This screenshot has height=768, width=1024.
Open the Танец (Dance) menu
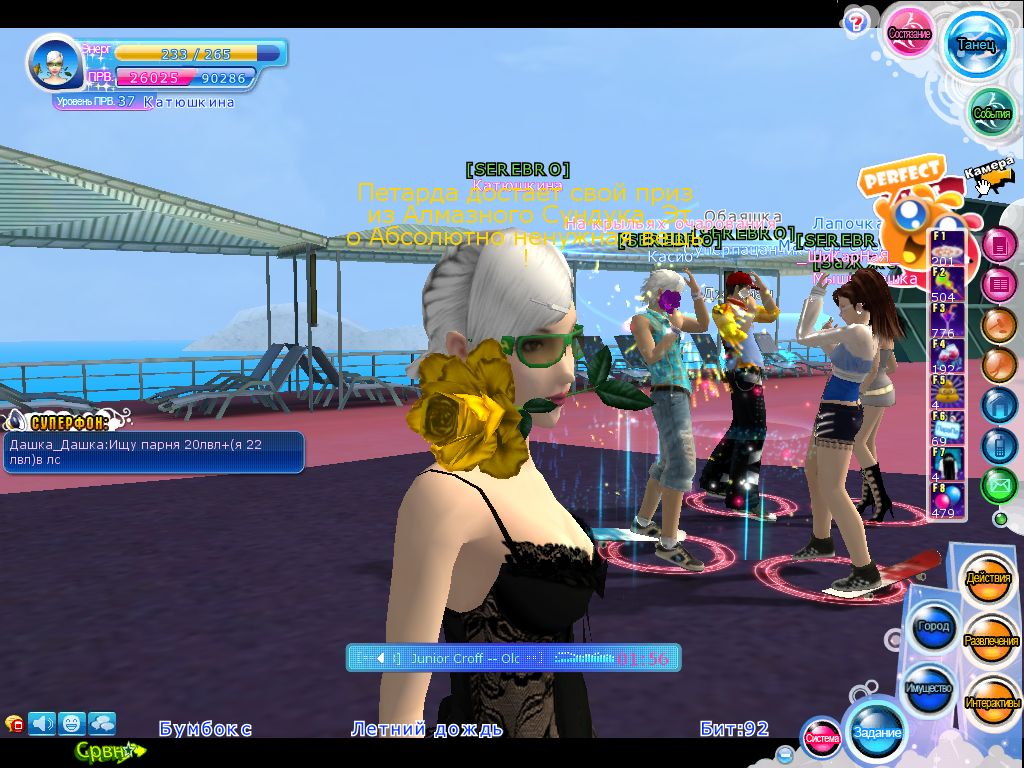975,45
